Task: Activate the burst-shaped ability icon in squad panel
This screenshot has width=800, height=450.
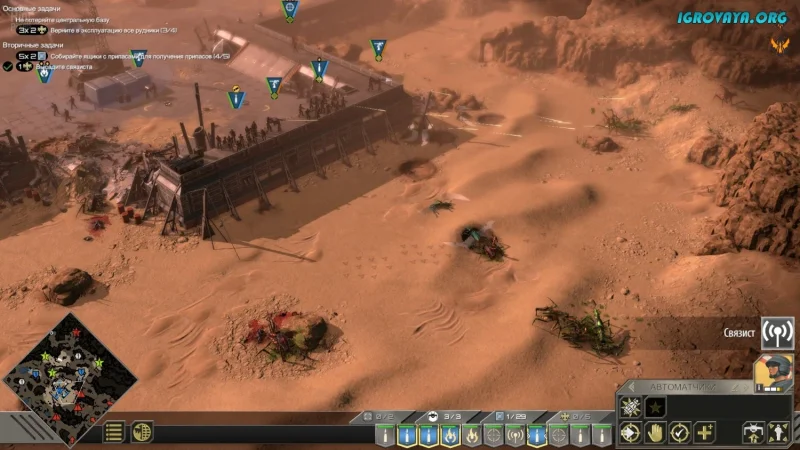Action: (631, 407)
